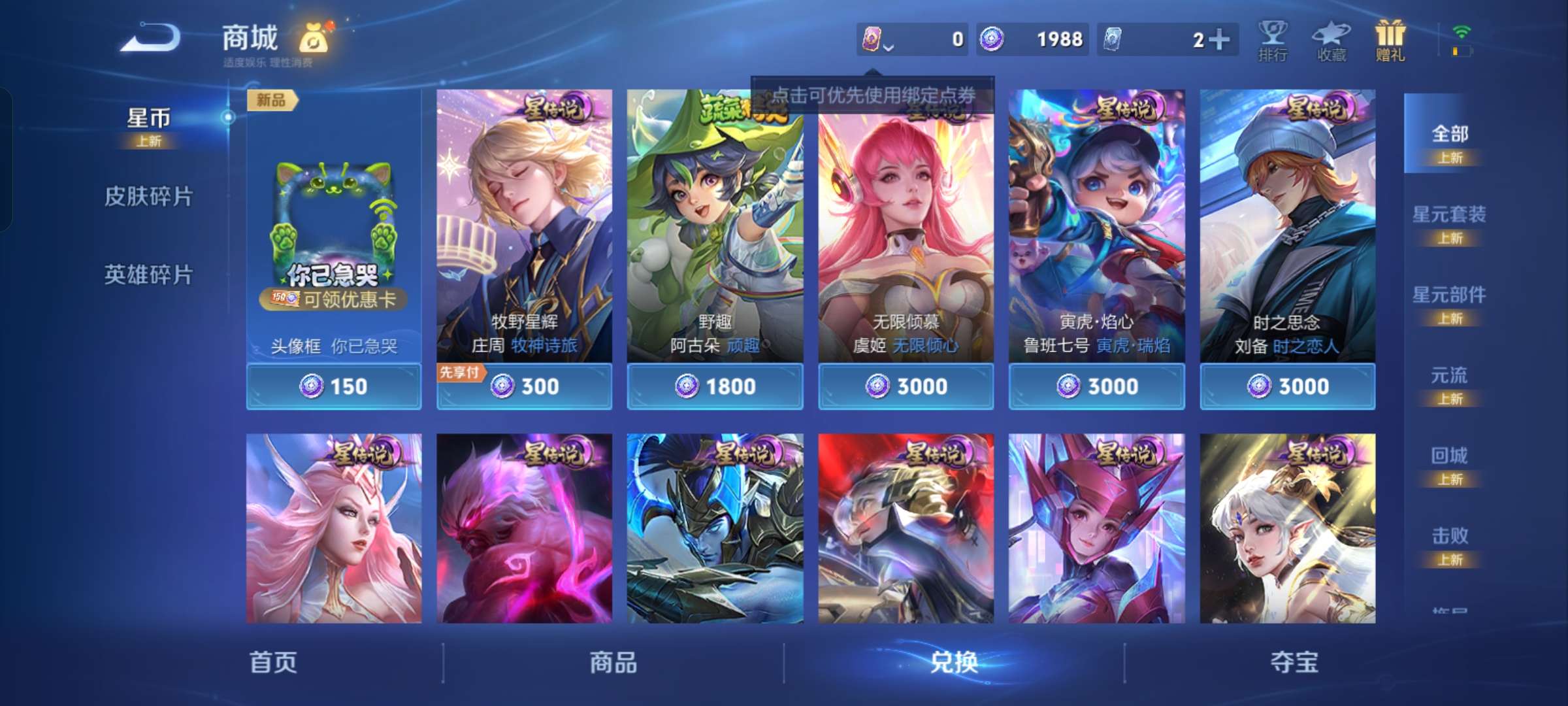The image size is (1568, 706).
Task: Filter by 星元套装 on the right
Action: tap(1450, 216)
